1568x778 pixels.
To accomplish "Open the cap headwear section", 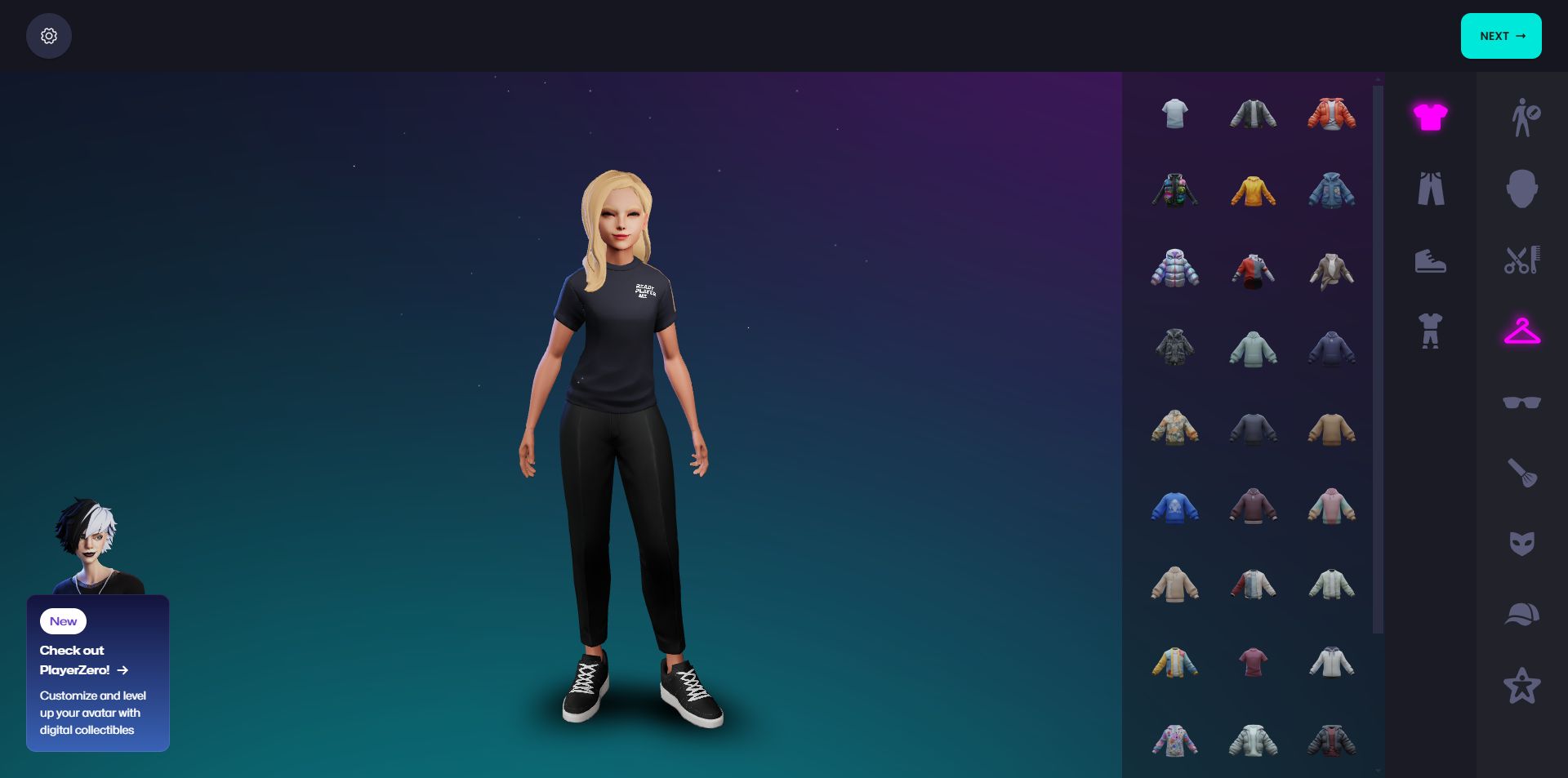I will (1522, 614).
